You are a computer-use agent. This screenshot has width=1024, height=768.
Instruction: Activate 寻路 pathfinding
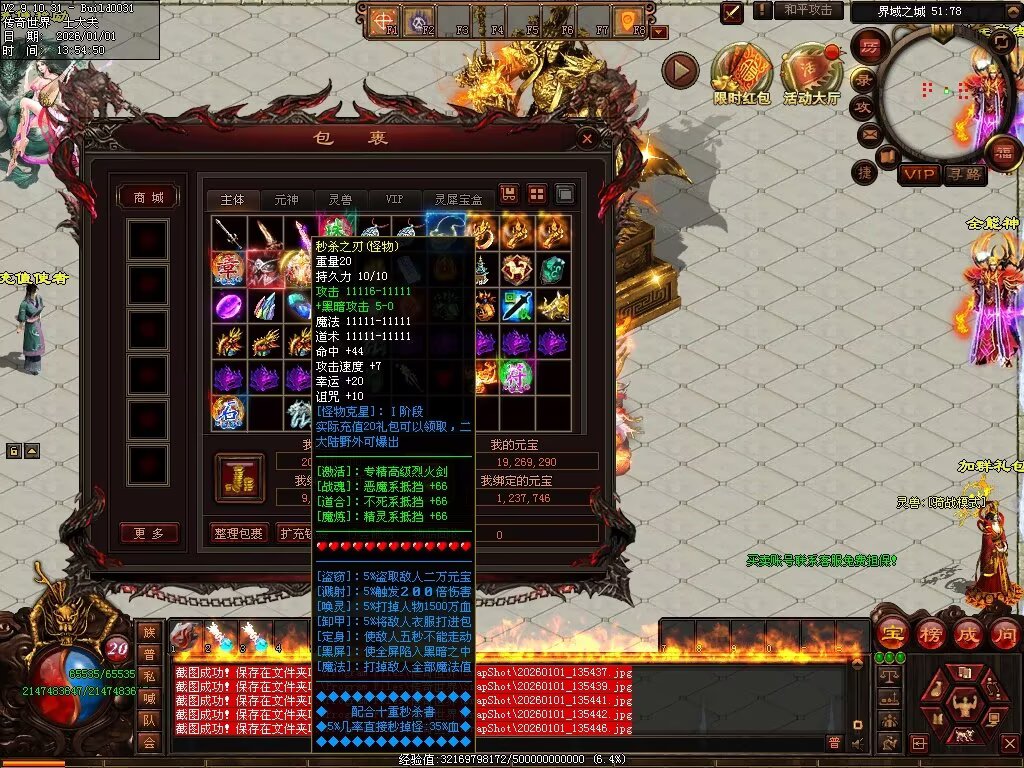tap(965, 175)
